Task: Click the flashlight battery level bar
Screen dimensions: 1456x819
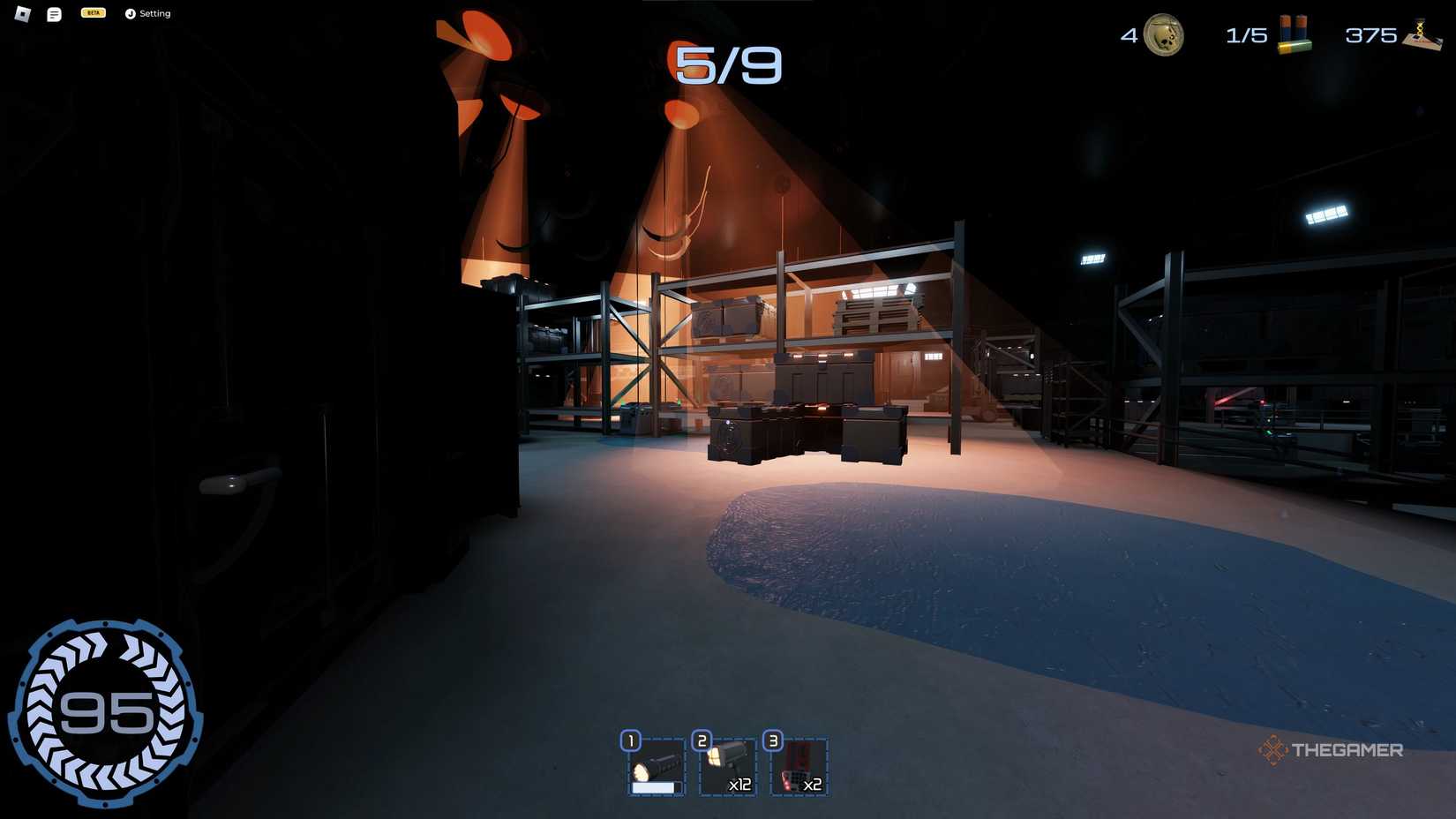Action: click(654, 787)
